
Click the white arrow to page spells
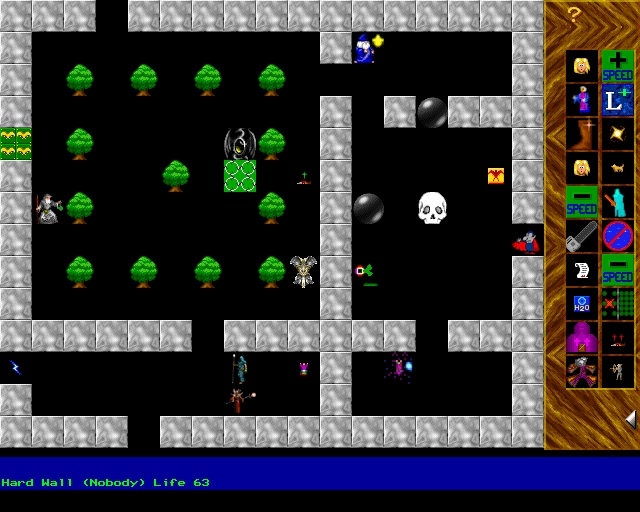pos(630,418)
